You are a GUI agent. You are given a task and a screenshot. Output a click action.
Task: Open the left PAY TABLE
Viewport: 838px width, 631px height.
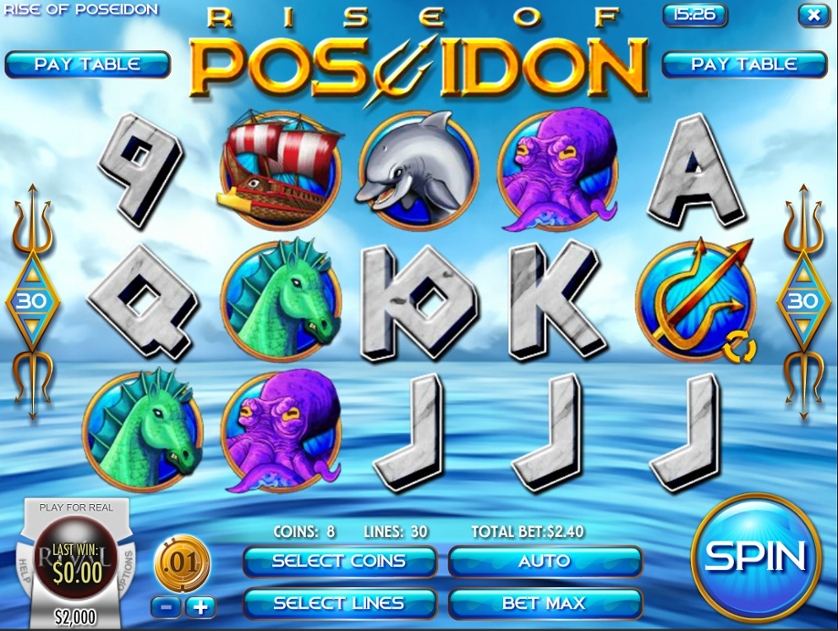pos(87,64)
